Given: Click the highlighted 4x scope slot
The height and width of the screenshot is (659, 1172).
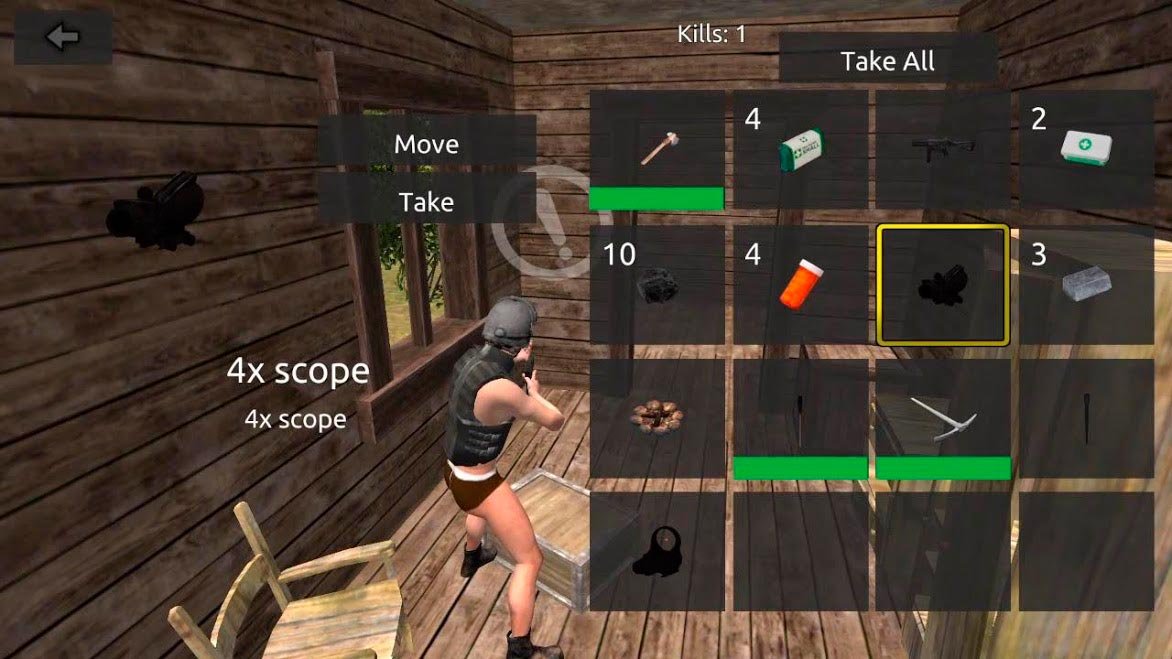Looking at the screenshot, I should pyautogui.click(x=943, y=285).
